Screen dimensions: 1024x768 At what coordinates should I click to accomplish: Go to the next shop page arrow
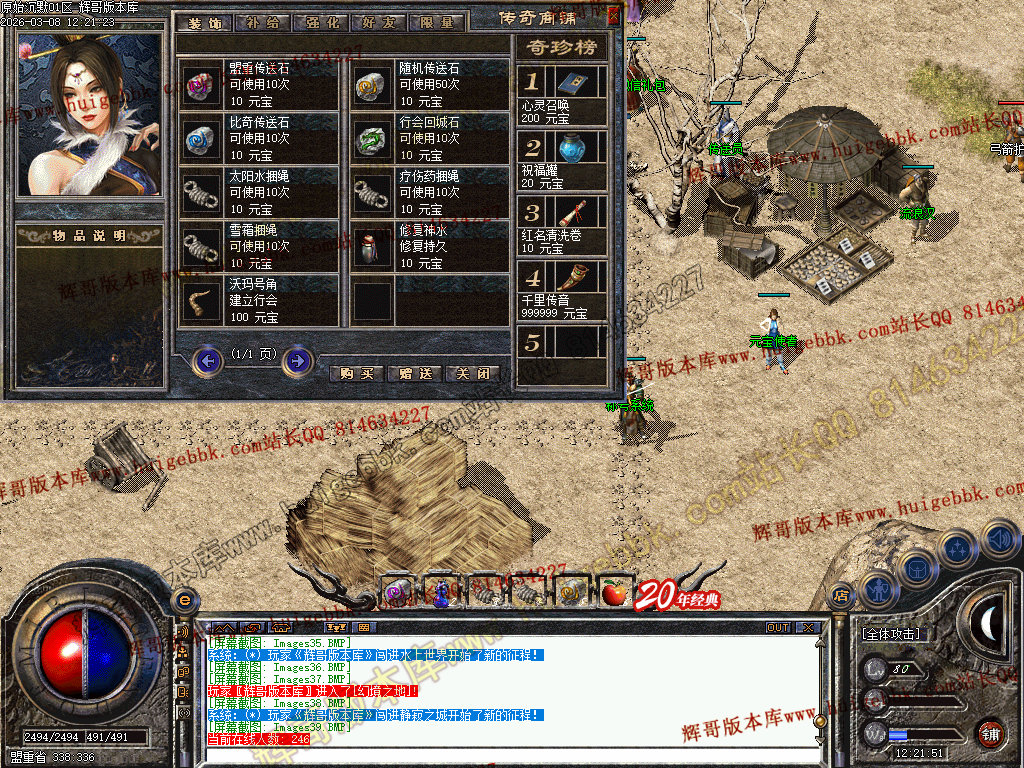pyautogui.click(x=297, y=361)
